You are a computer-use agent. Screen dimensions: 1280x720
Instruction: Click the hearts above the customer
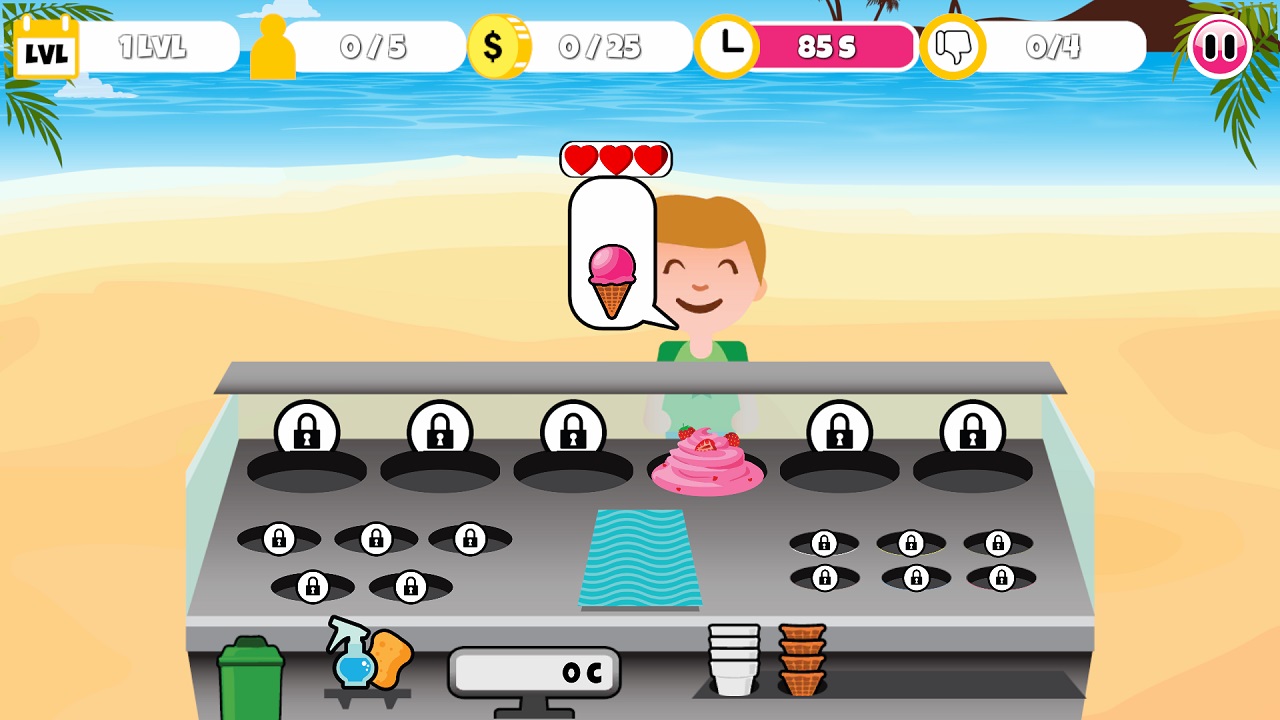tap(613, 157)
